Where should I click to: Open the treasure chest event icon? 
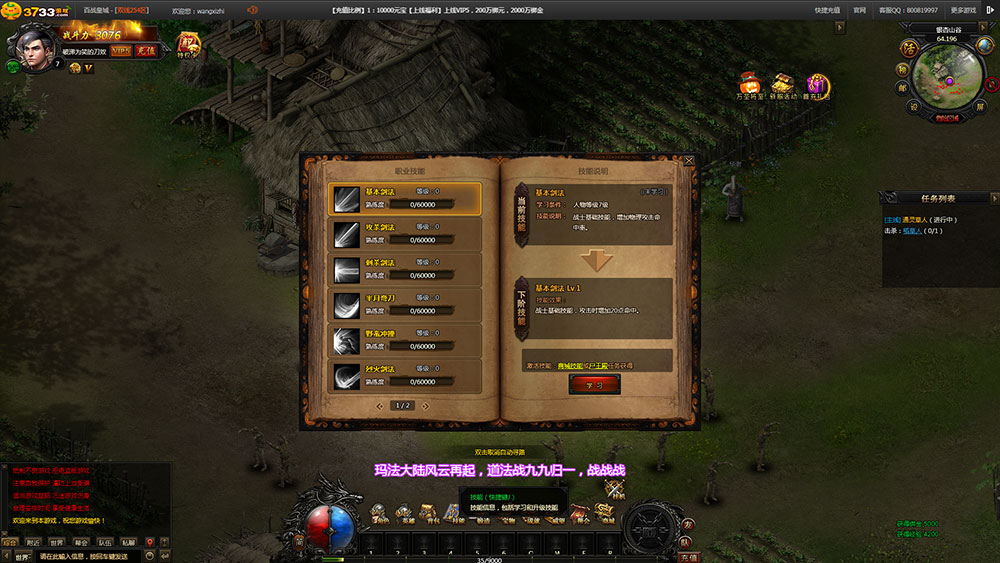(x=783, y=84)
